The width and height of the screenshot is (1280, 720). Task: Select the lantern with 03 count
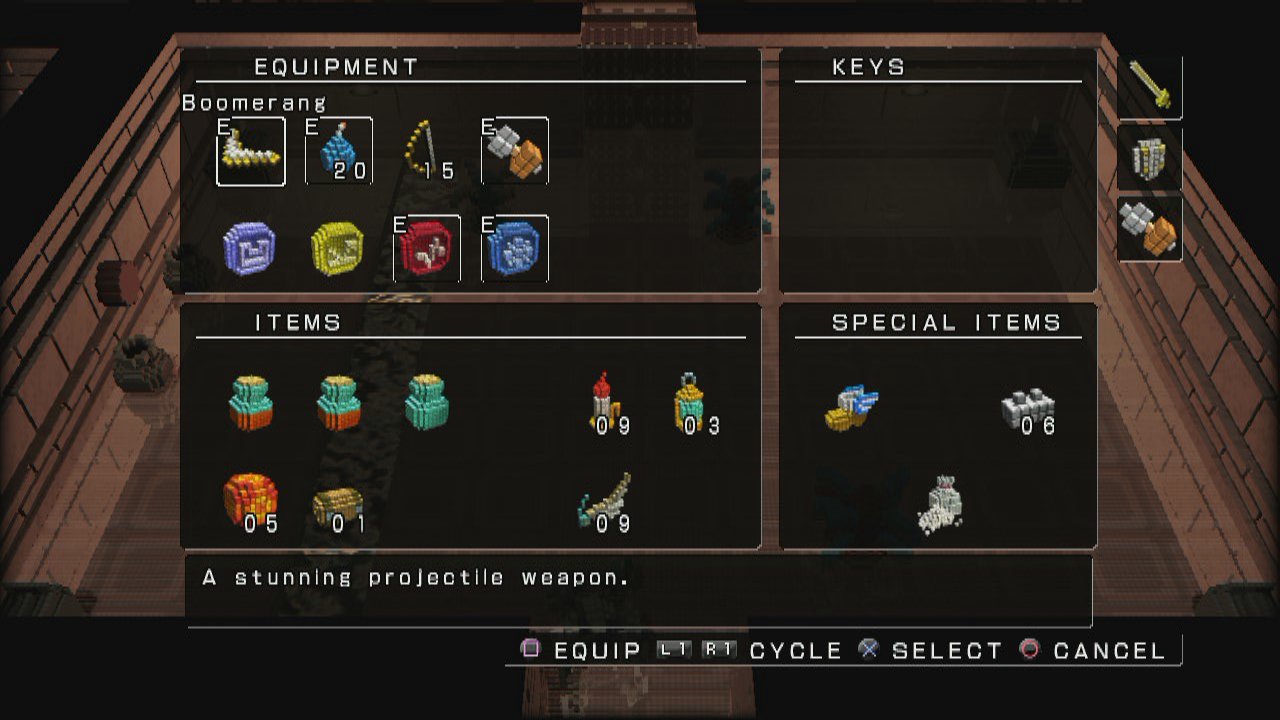coord(690,402)
